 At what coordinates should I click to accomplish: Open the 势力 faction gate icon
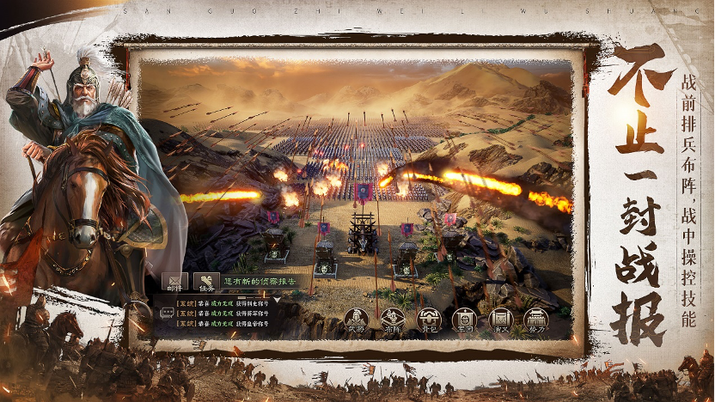click(537, 321)
